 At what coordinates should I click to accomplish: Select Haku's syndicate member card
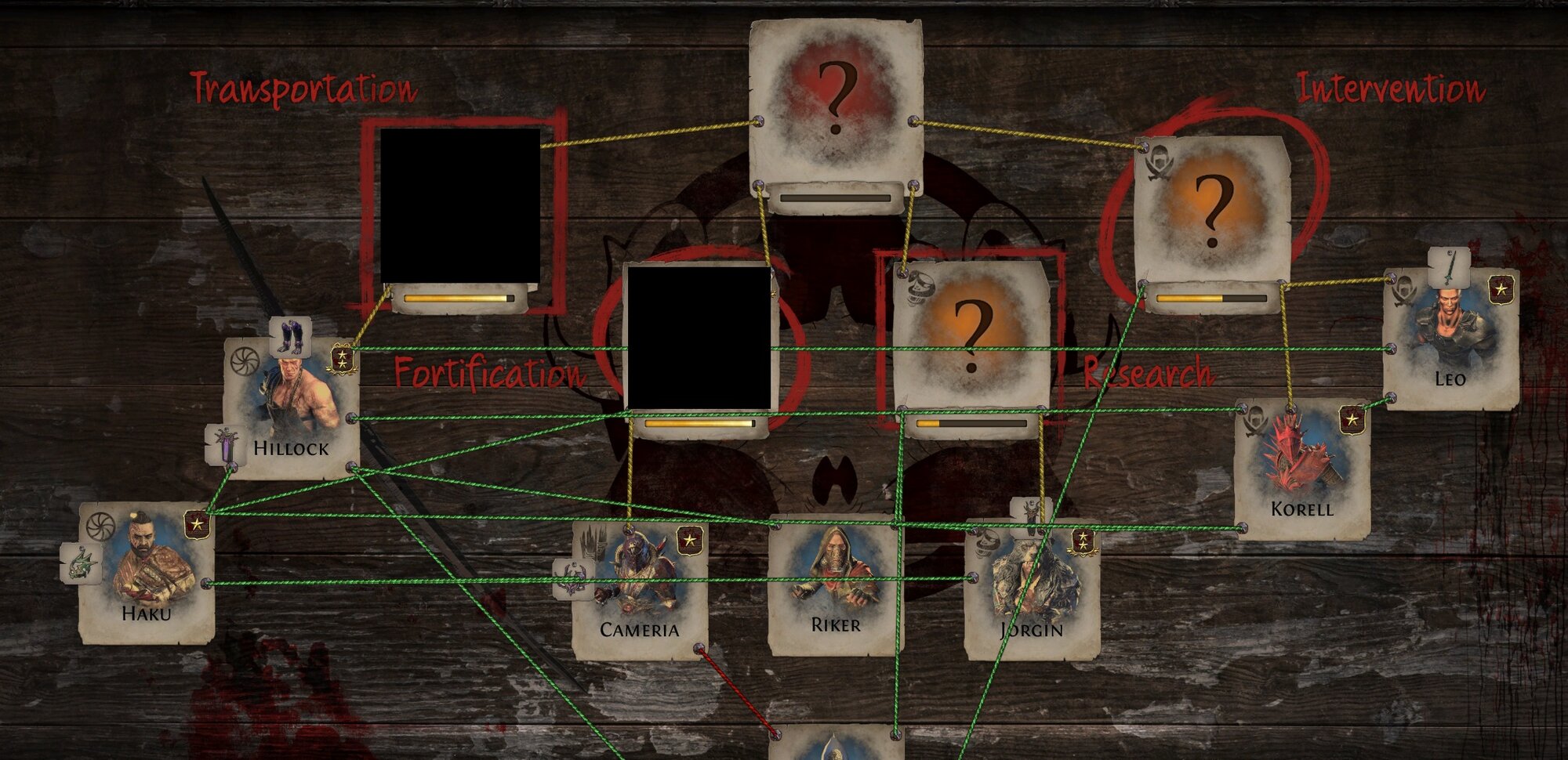(x=147, y=573)
